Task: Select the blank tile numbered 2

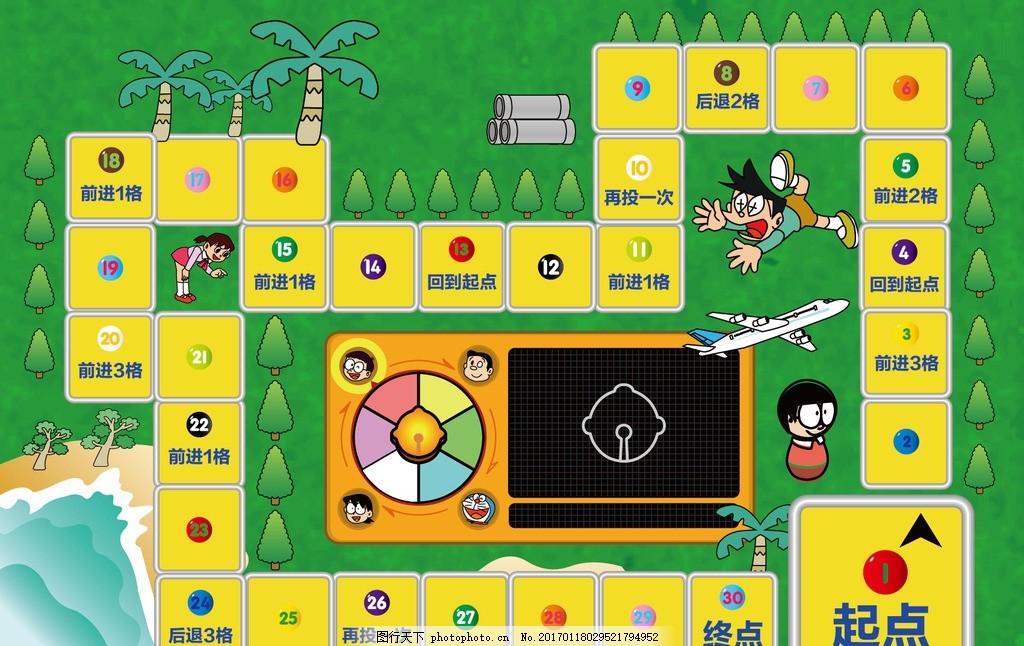Action: (x=906, y=441)
